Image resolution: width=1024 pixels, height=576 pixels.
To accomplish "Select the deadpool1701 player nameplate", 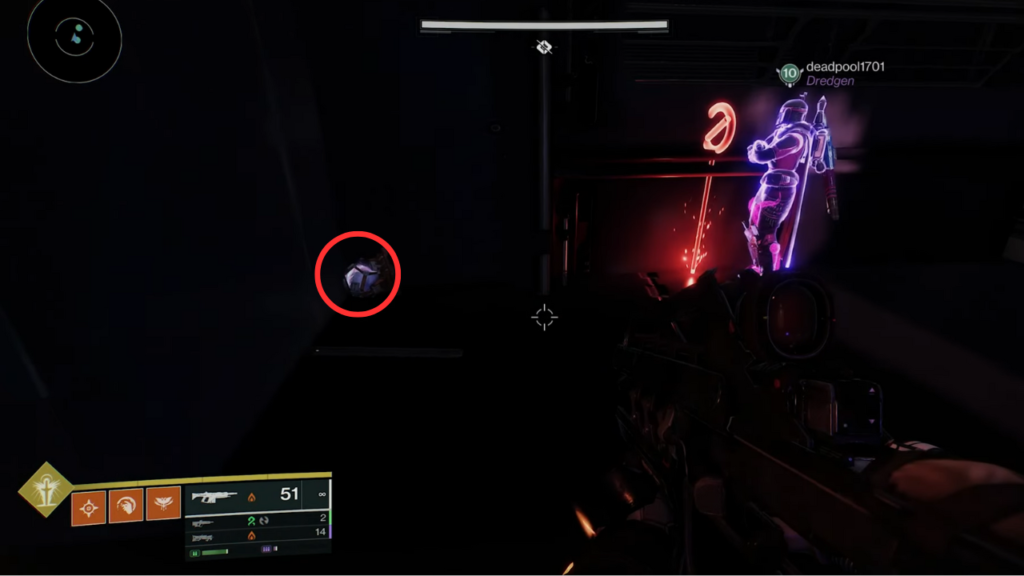I will point(830,68).
